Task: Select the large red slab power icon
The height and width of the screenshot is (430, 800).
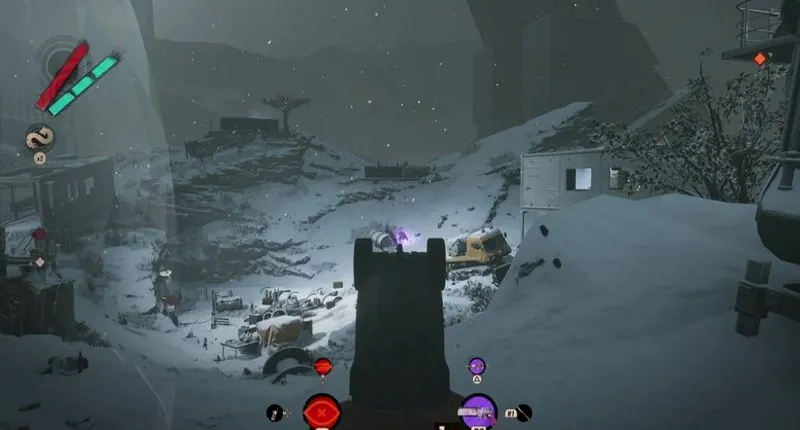Action: click(x=322, y=411)
